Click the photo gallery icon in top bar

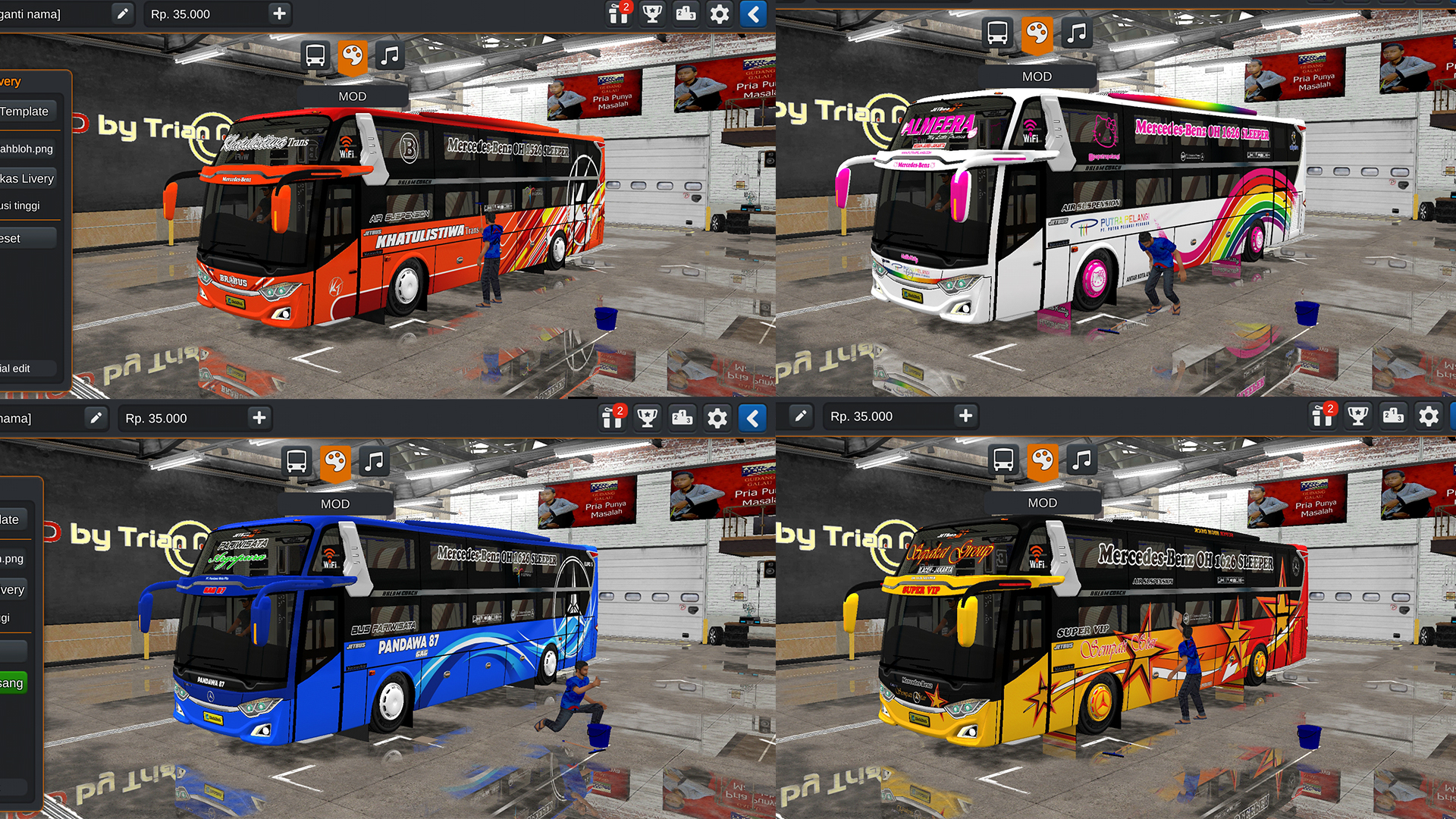click(686, 14)
